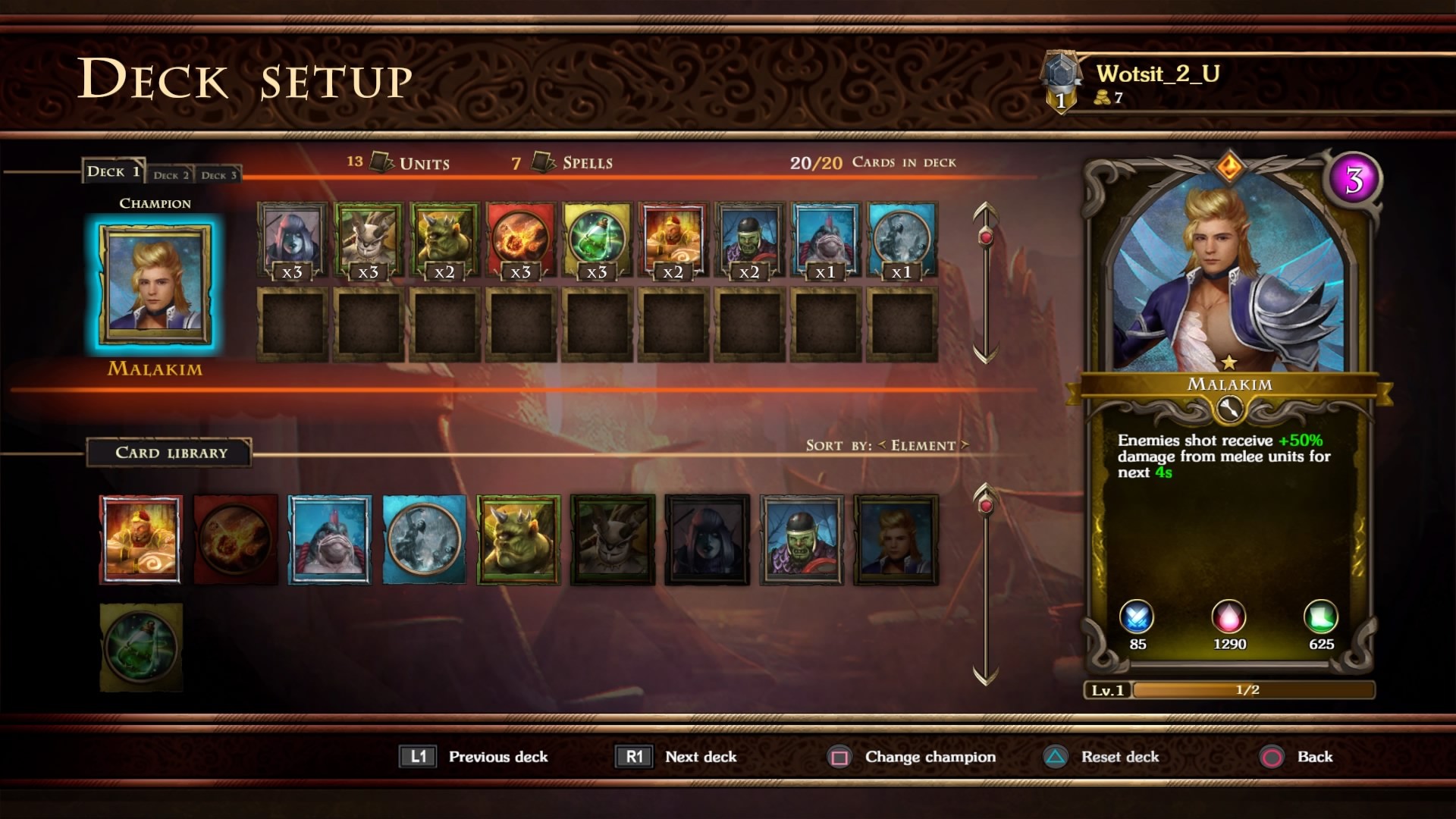Select the x3 green potion deck card
Image resolution: width=1456 pixels, height=819 pixels.
tap(597, 240)
